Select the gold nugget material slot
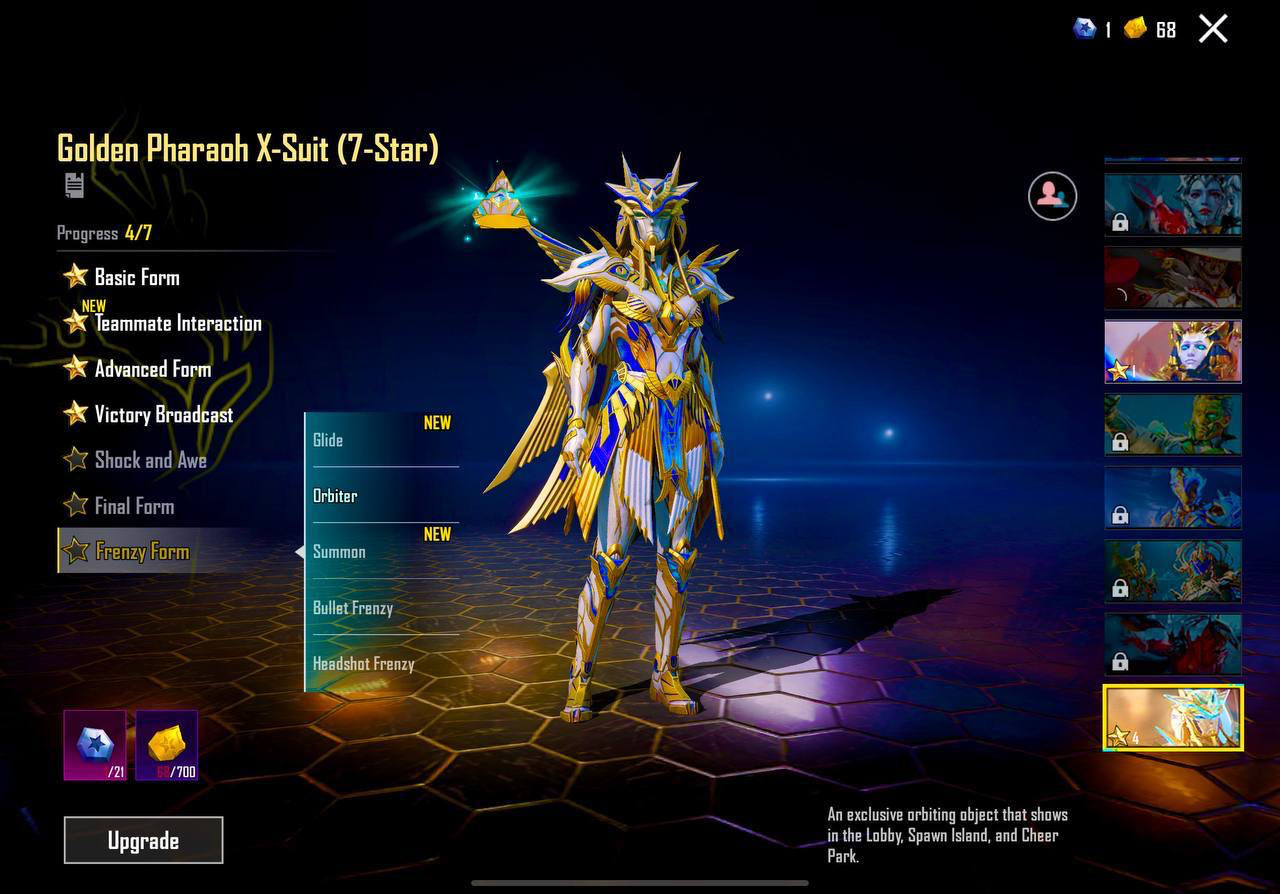Image resolution: width=1280 pixels, height=894 pixels. 167,745
